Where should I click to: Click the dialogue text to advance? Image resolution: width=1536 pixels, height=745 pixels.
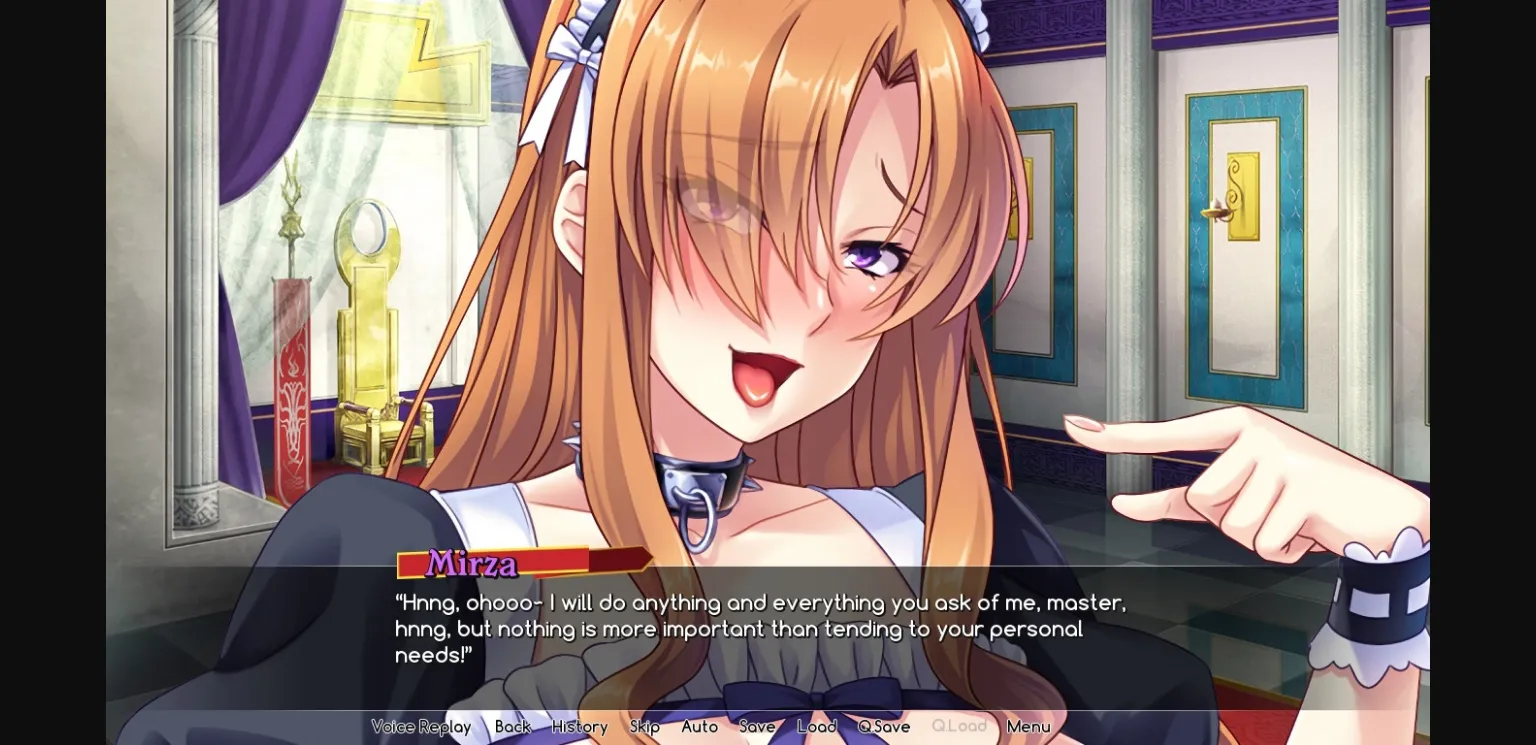(760, 629)
